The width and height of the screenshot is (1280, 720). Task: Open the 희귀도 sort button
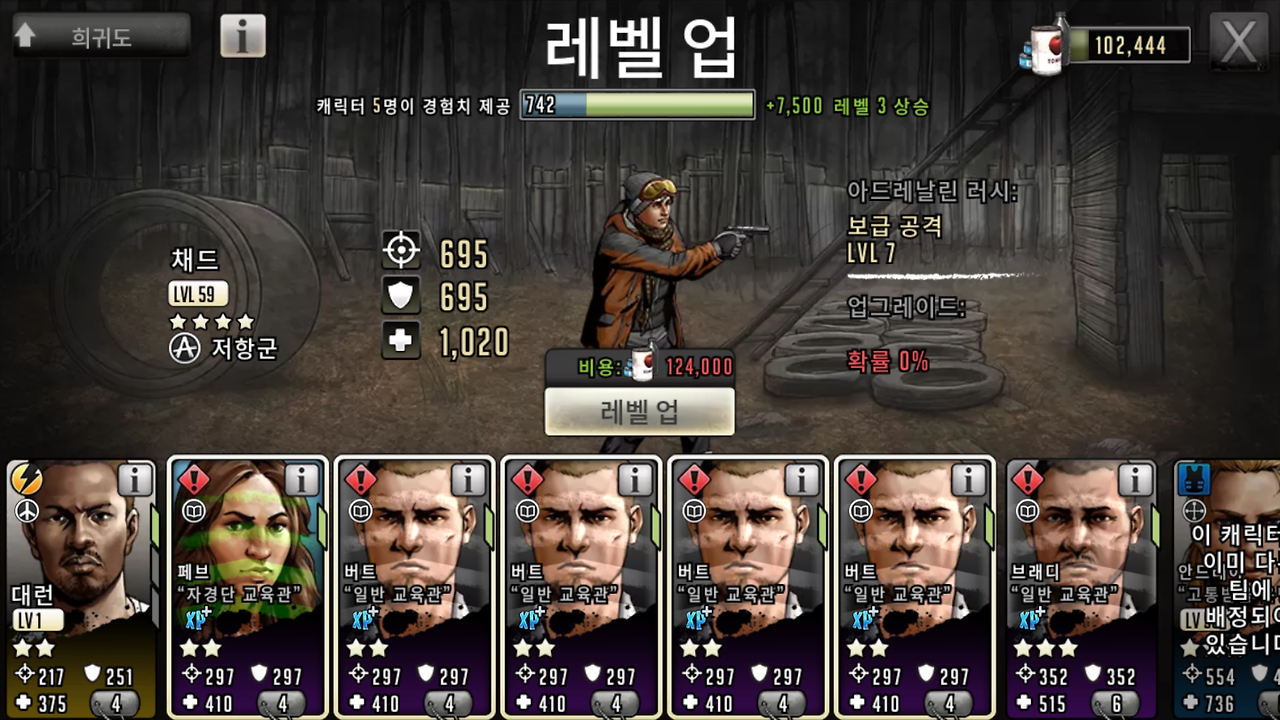pyautogui.click(x=101, y=37)
